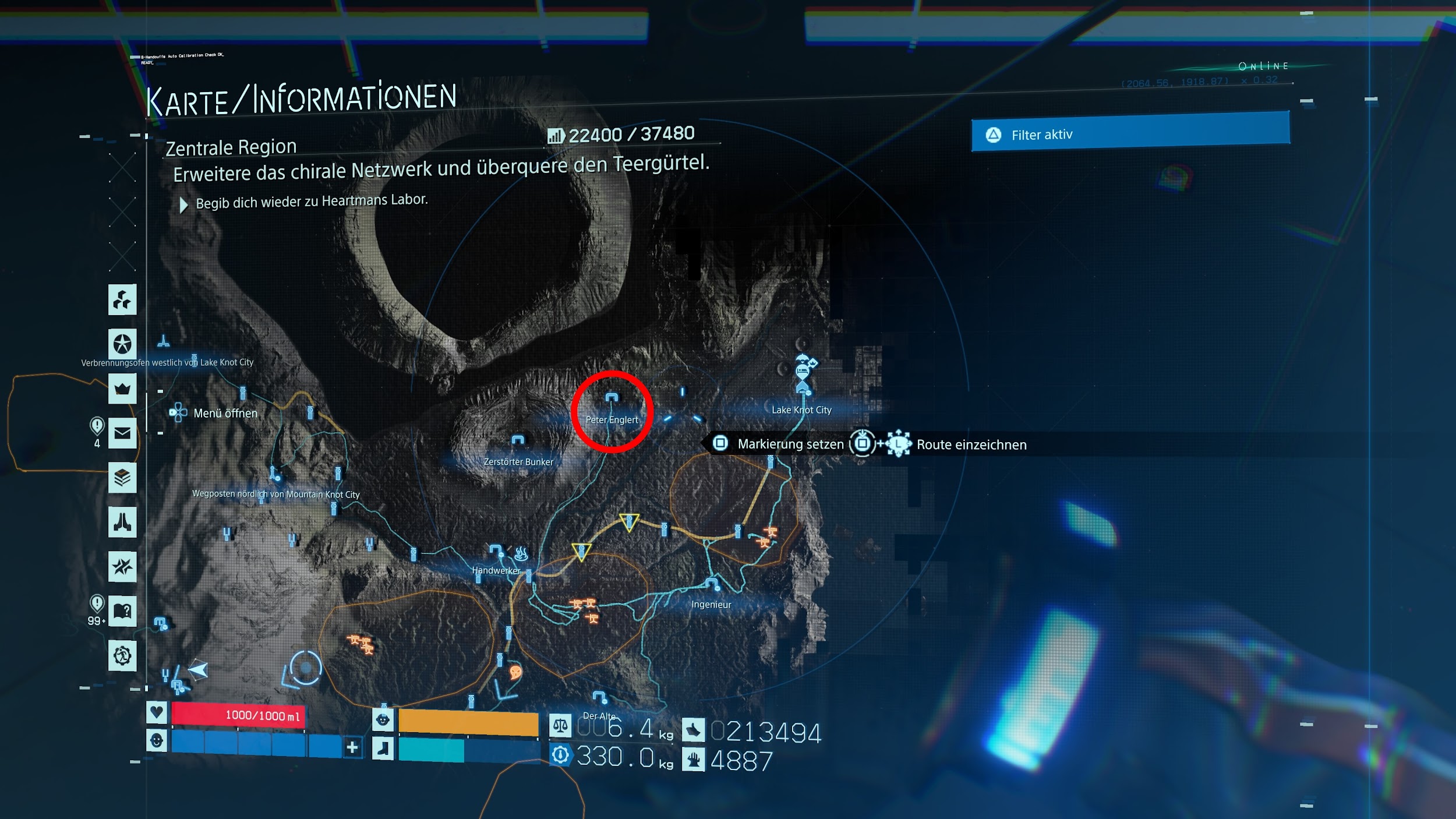Choose the Lake Knot City marker
The height and width of the screenshot is (819, 1456).
[803, 387]
